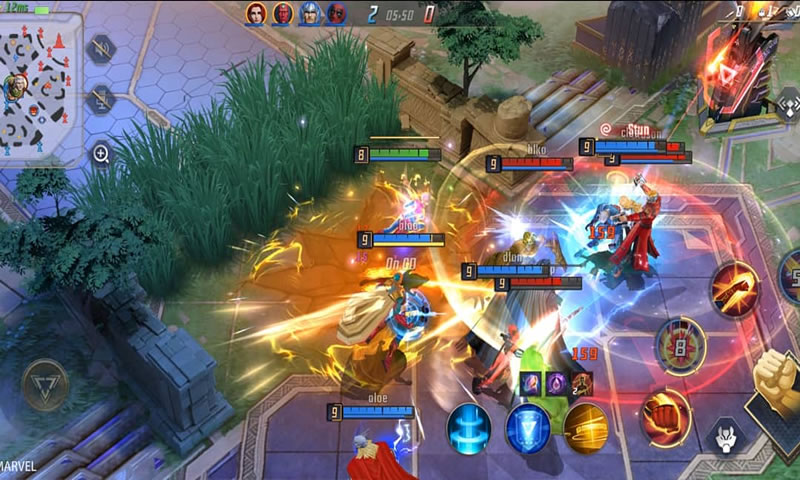Activate the blue energy pillar ability
800x480 pixels.
click(x=469, y=427)
